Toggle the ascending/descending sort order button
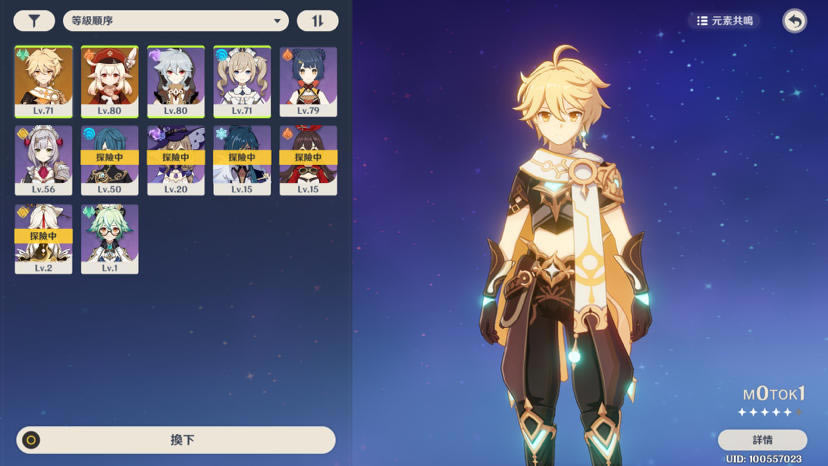The image size is (828, 466). click(317, 21)
